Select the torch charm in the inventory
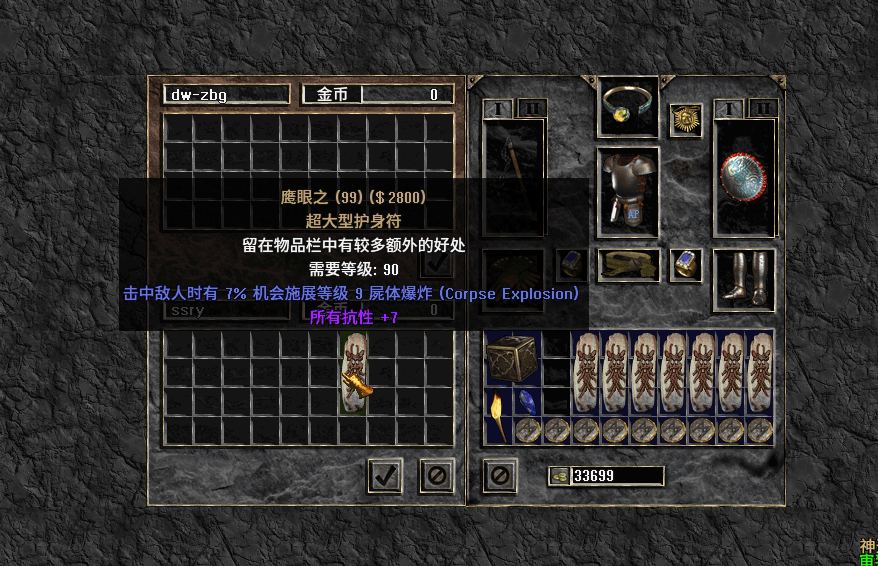The image size is (878, 566). pyautogui.click(x=498, y=405)
